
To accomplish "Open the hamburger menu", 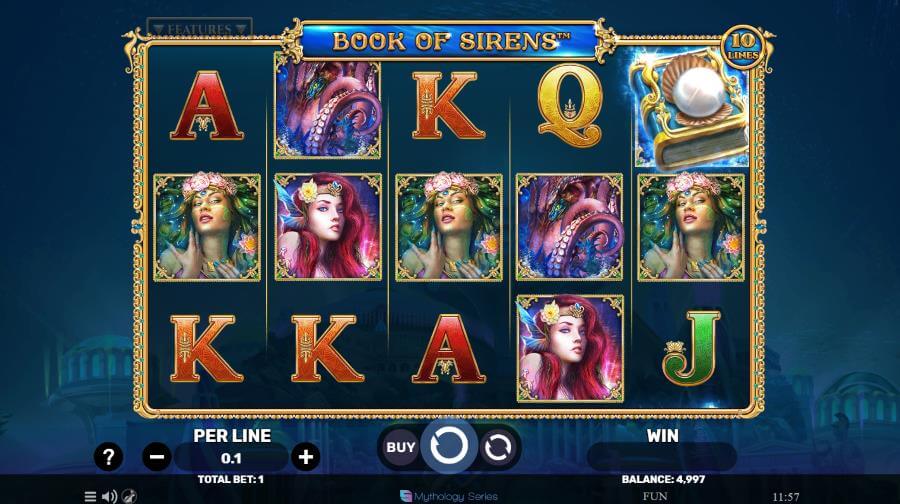I will (x=90, y=496).
